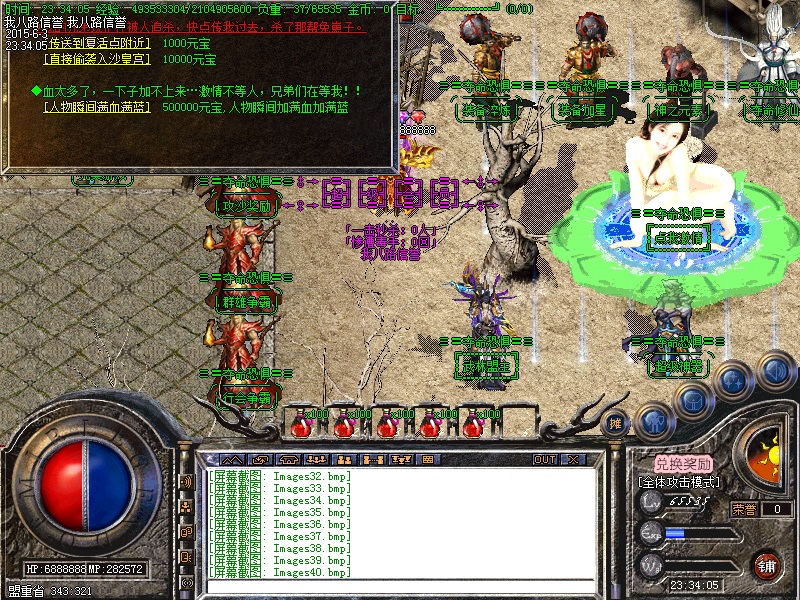This screenshot has height=600, width=800.
Task: Open the skills sparkle round button
Action: coord(734,381)
